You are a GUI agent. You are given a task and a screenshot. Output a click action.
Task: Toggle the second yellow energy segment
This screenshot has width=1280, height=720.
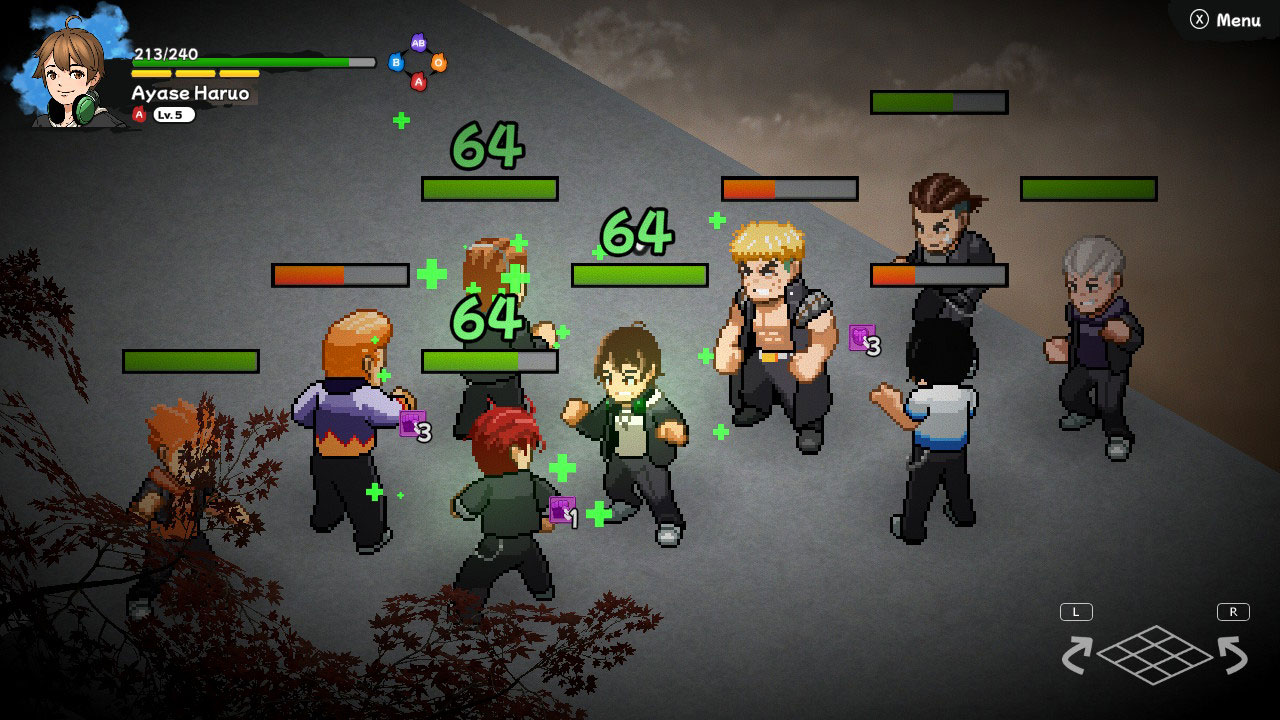pyautogui.click(x=198, y=73)
